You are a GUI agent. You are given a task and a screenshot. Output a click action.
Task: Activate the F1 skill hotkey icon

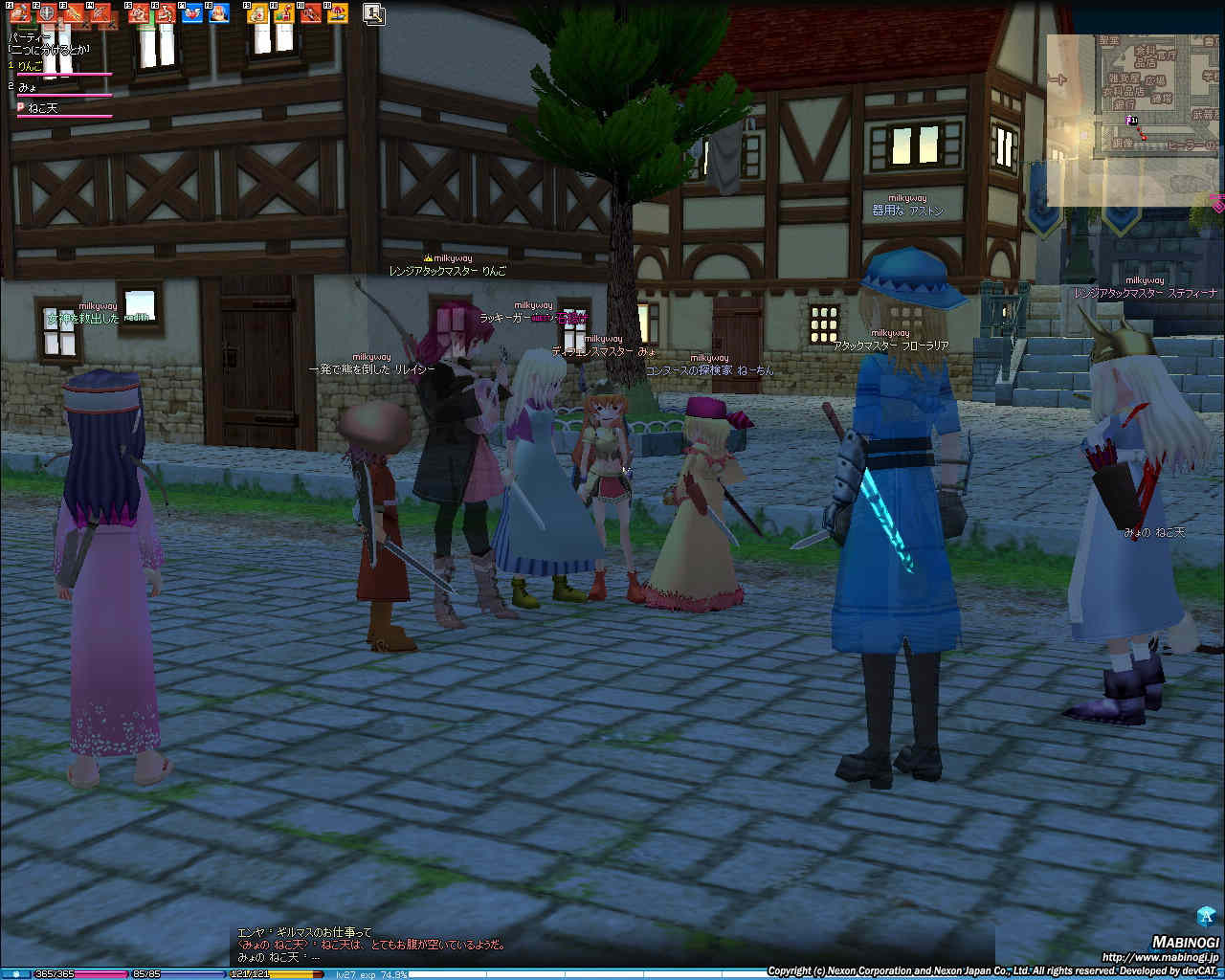[x=20, y=13]
